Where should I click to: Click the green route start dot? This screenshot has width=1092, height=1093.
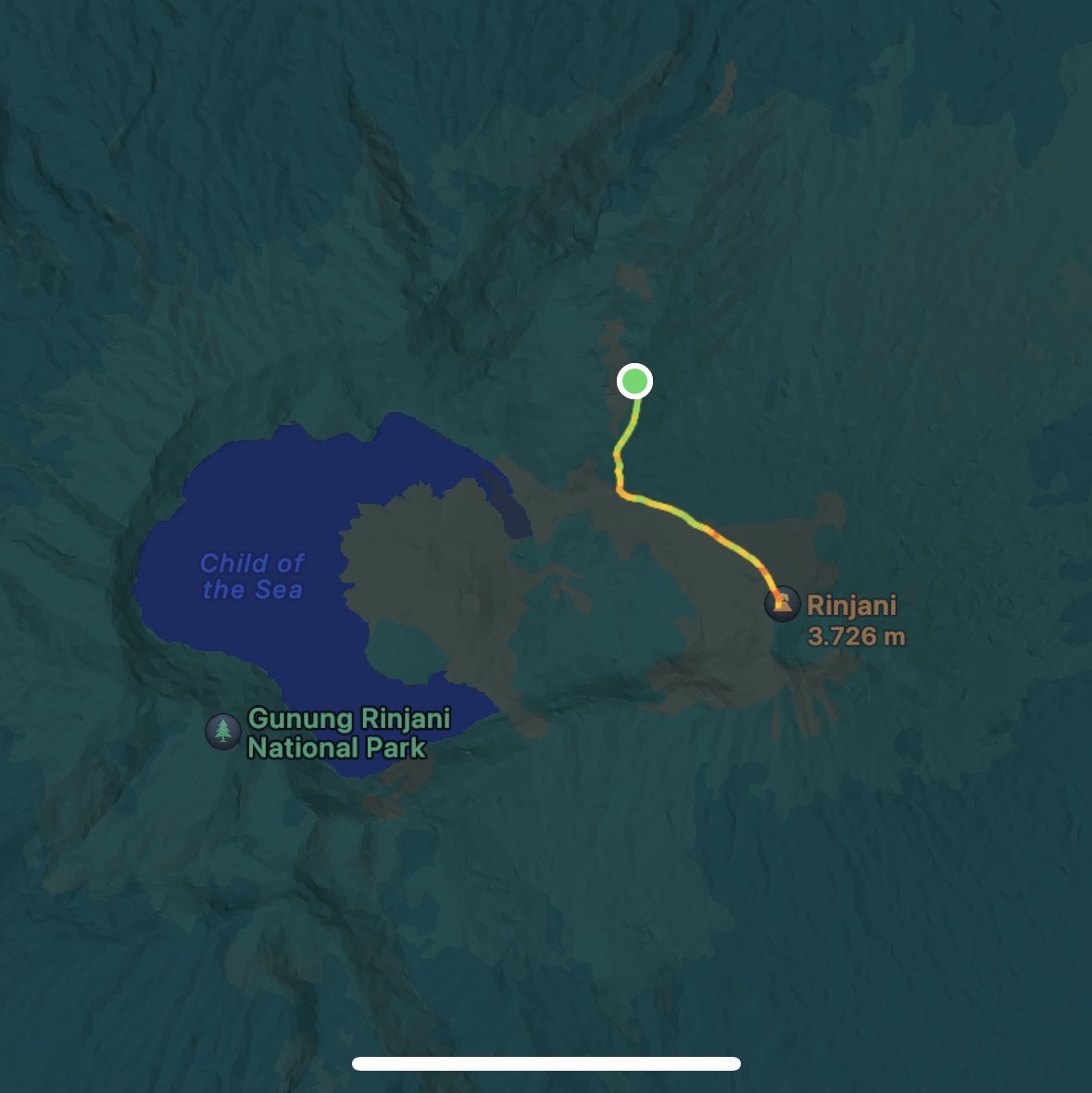click(x=634, y=381)
